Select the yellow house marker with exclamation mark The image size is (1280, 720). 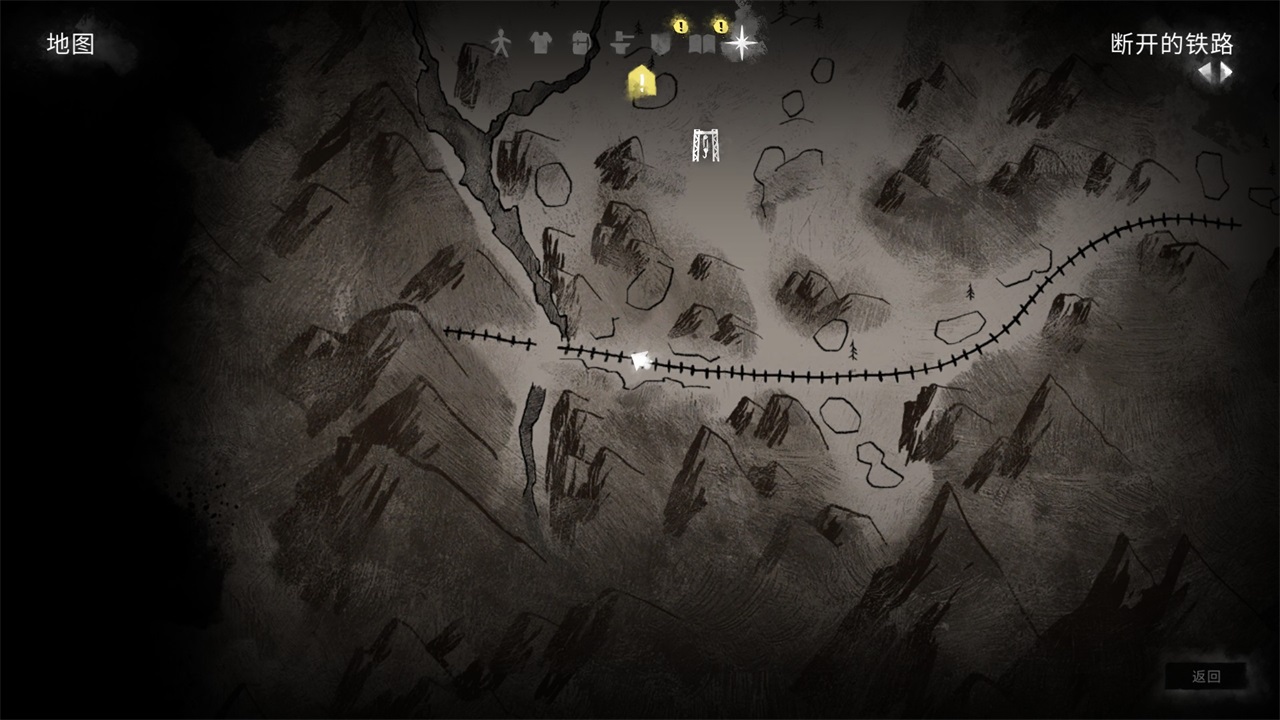[x=641, y=82]
